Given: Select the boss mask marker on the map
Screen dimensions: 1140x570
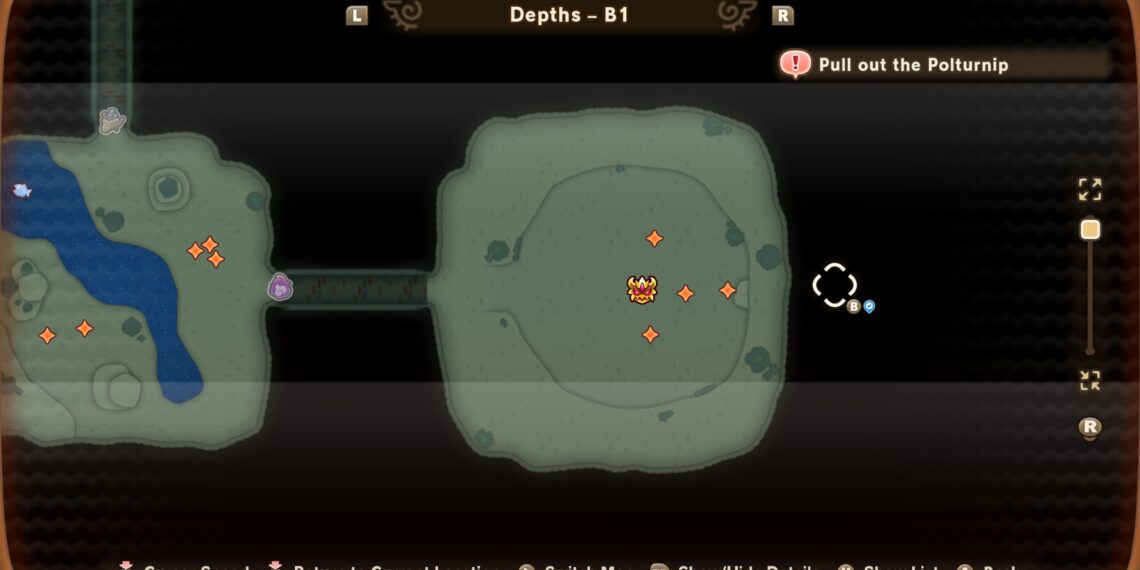Looking at the screenshot, I should pyautogui.click(x=642, y=290).
